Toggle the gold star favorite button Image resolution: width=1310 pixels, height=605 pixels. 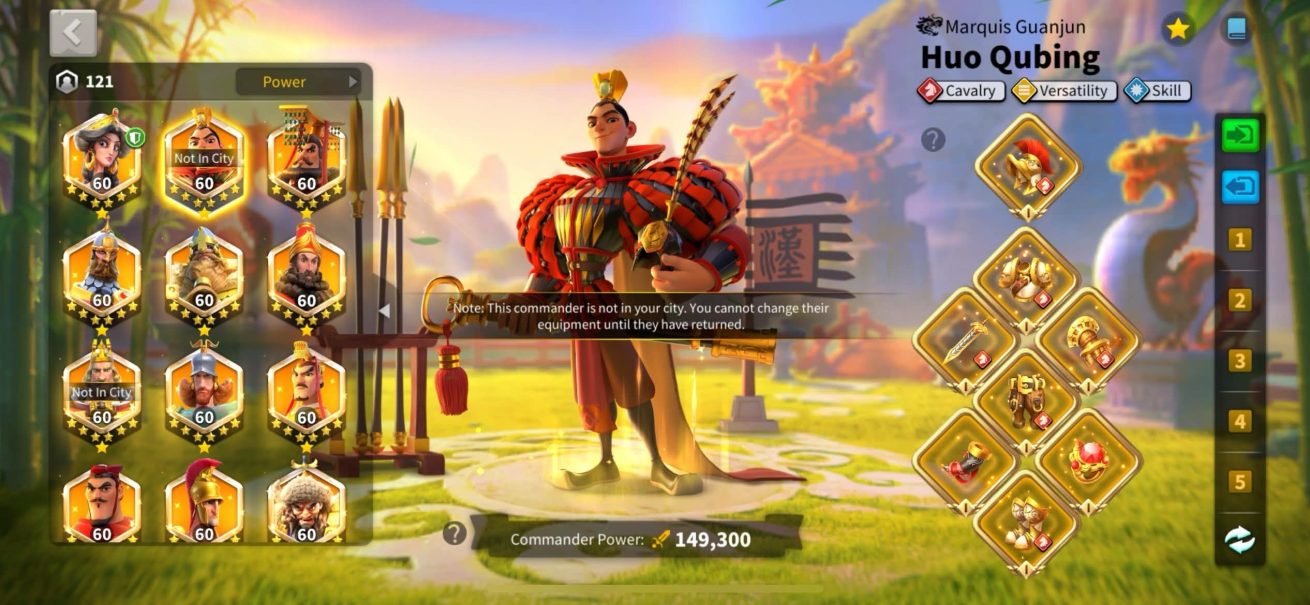1178,29
